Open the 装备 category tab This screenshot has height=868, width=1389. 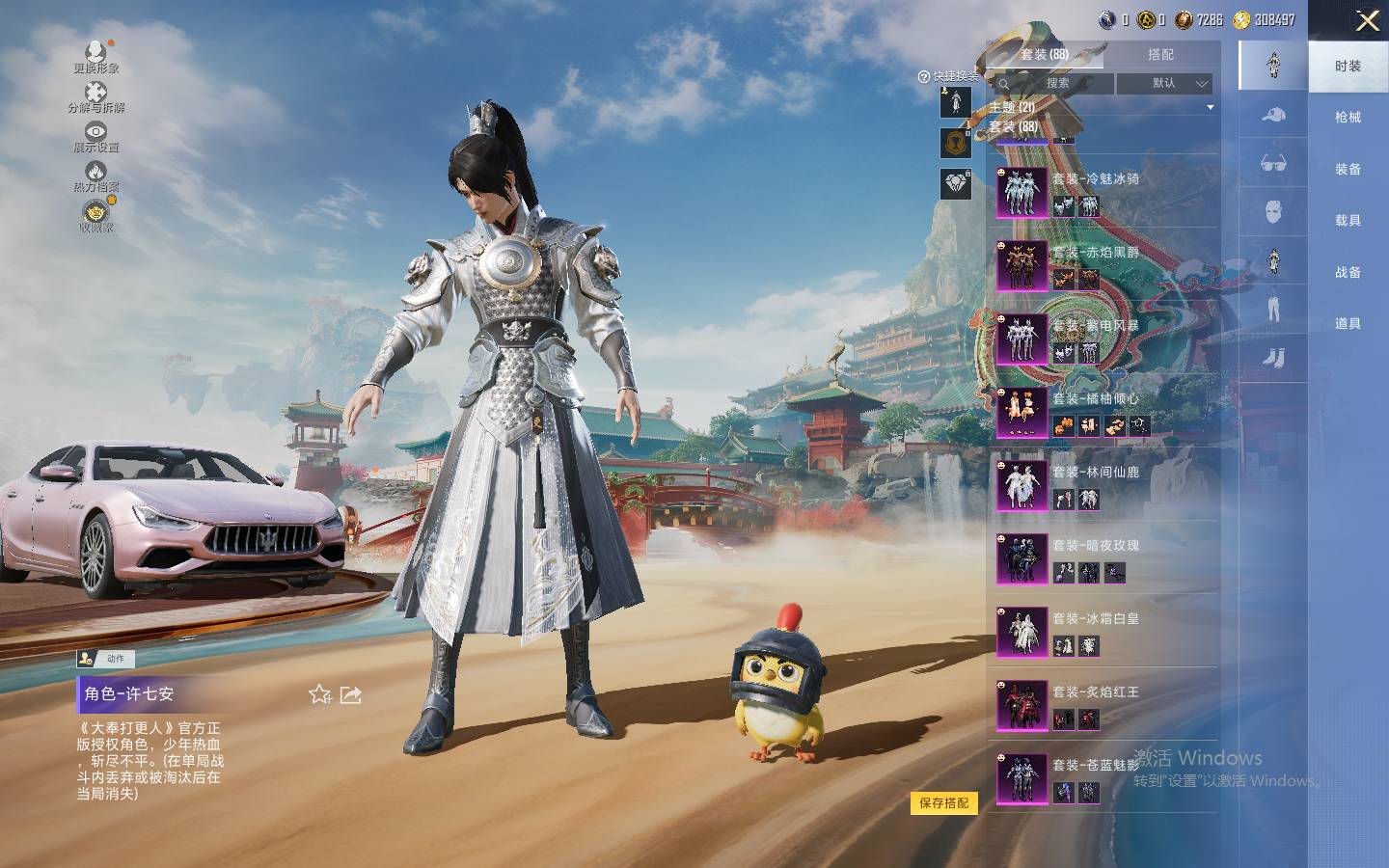(x=1348, y=170)
